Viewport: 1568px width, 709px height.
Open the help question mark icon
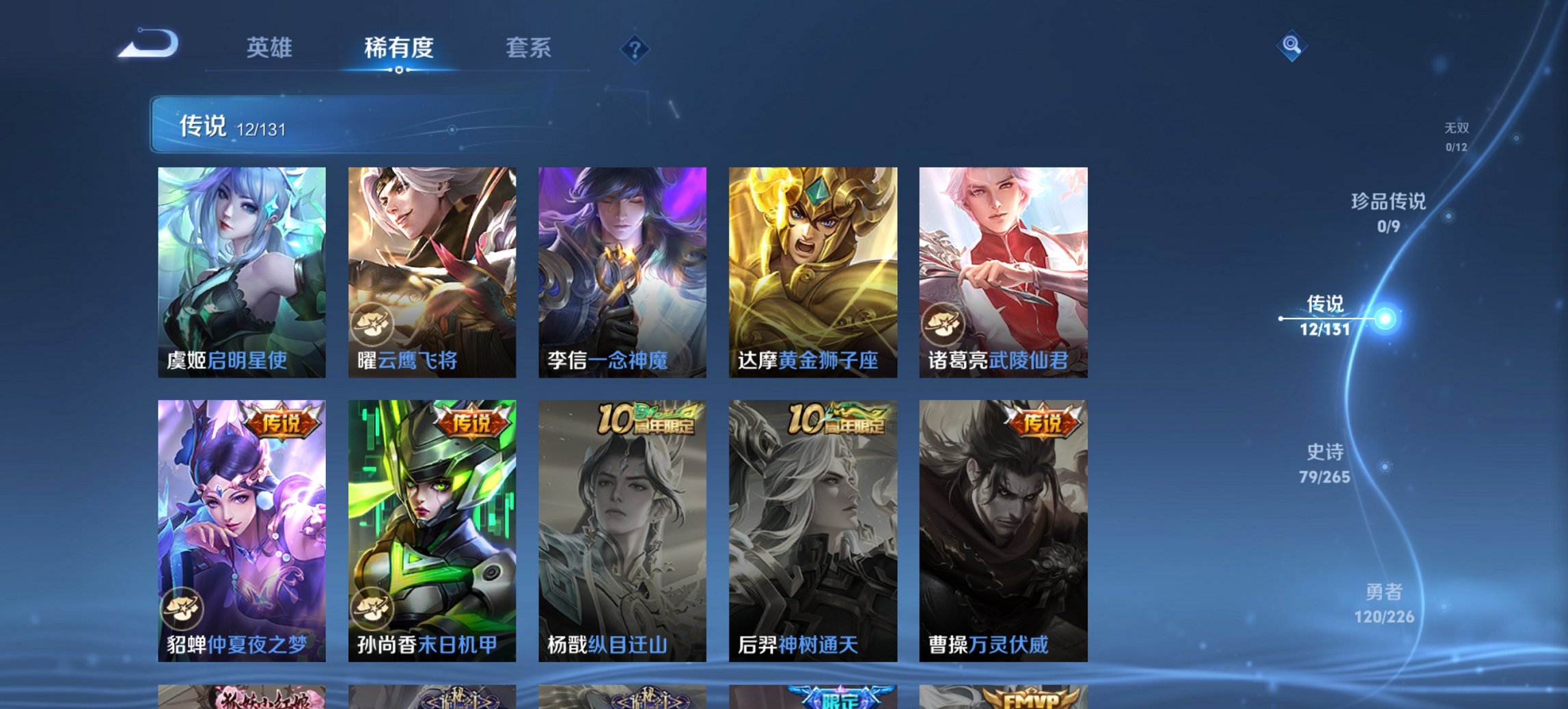(635, 49)
